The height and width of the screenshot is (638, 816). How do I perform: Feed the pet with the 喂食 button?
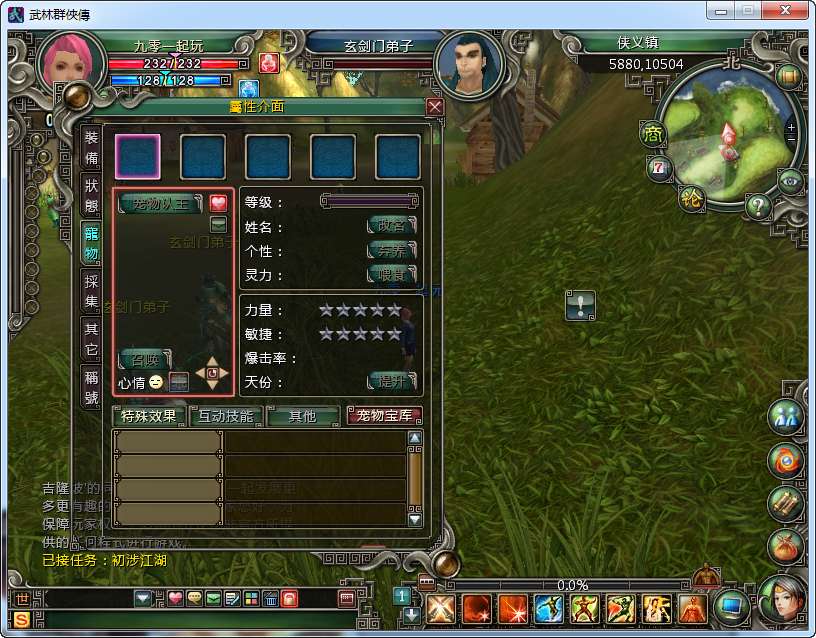tap(391, 274)
